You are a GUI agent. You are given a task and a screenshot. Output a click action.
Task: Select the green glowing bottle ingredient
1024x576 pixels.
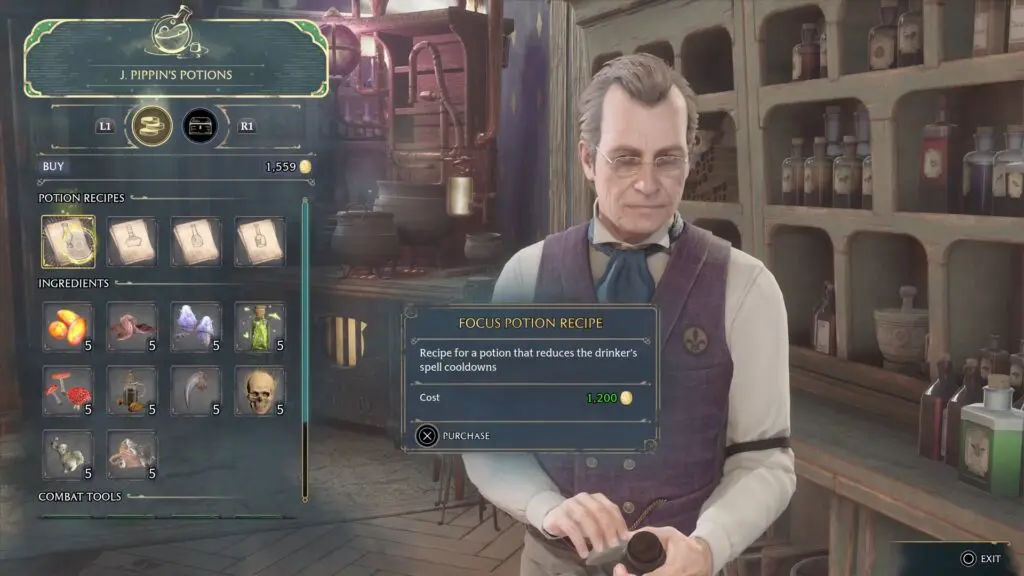pyautogui.click(x=260, y=327)
